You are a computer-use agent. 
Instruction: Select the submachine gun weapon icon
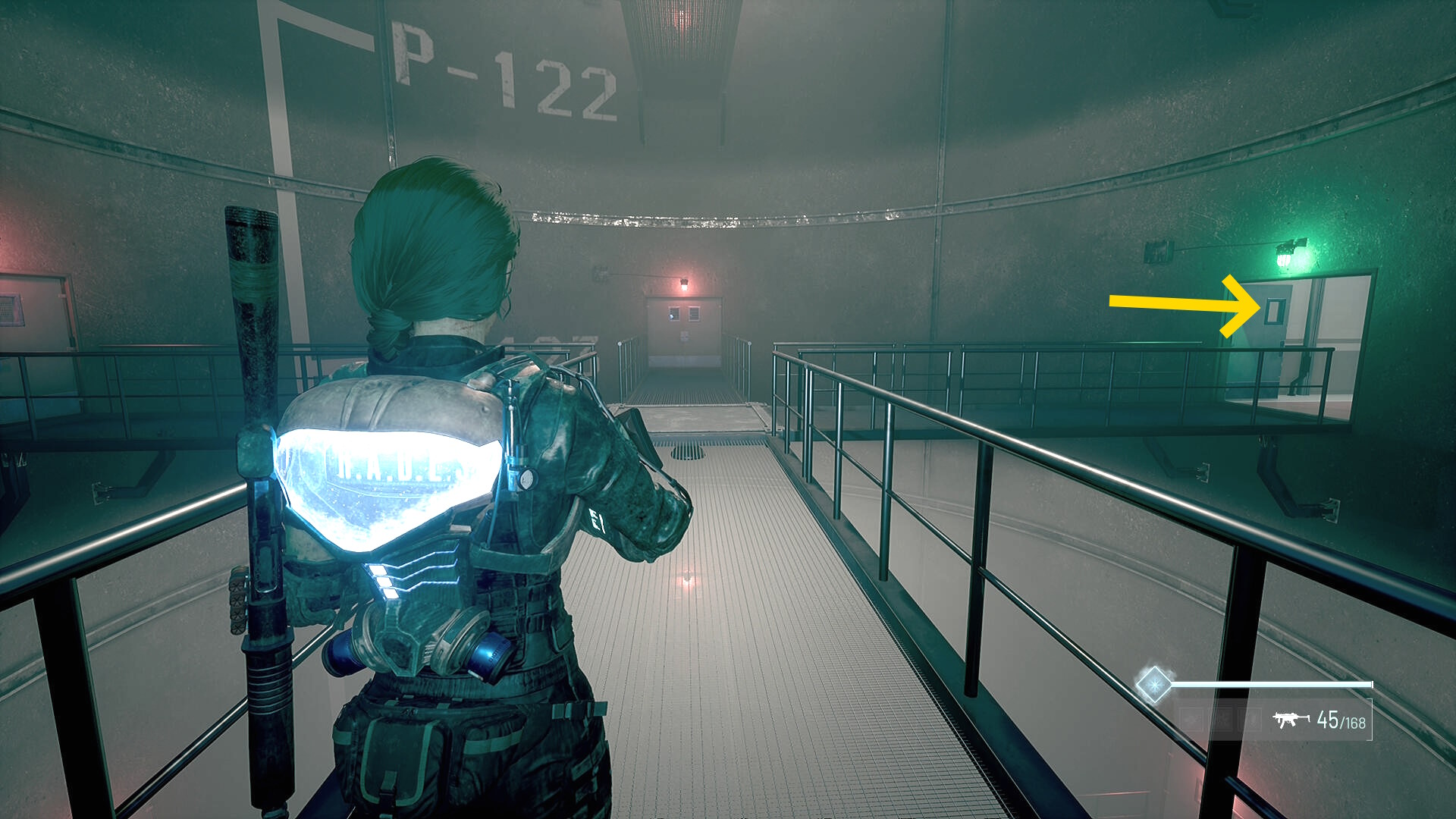click(x=1291, y=719)
